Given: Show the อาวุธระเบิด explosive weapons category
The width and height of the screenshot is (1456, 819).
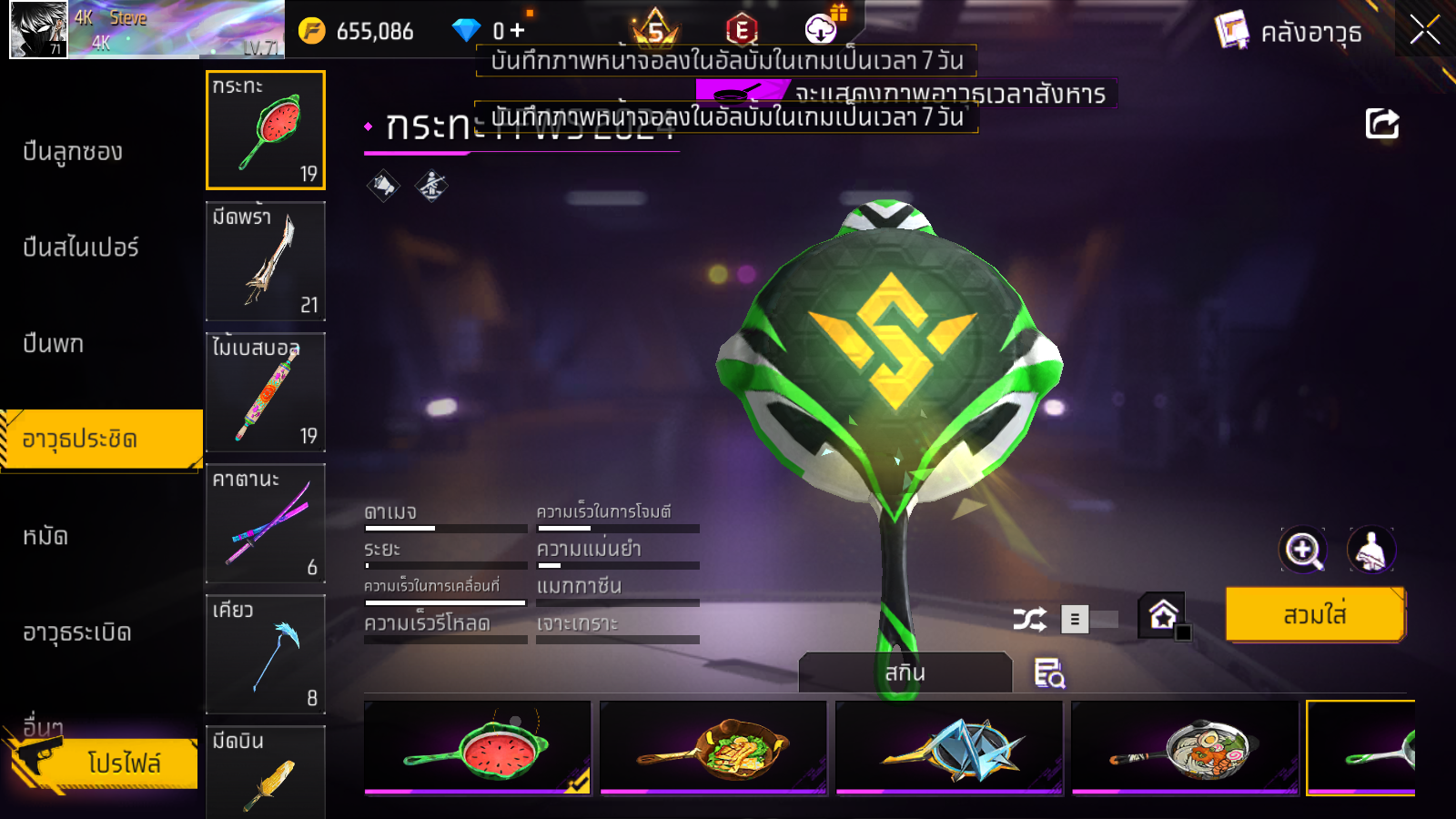Looking at the screenshot, I should 77,632.
